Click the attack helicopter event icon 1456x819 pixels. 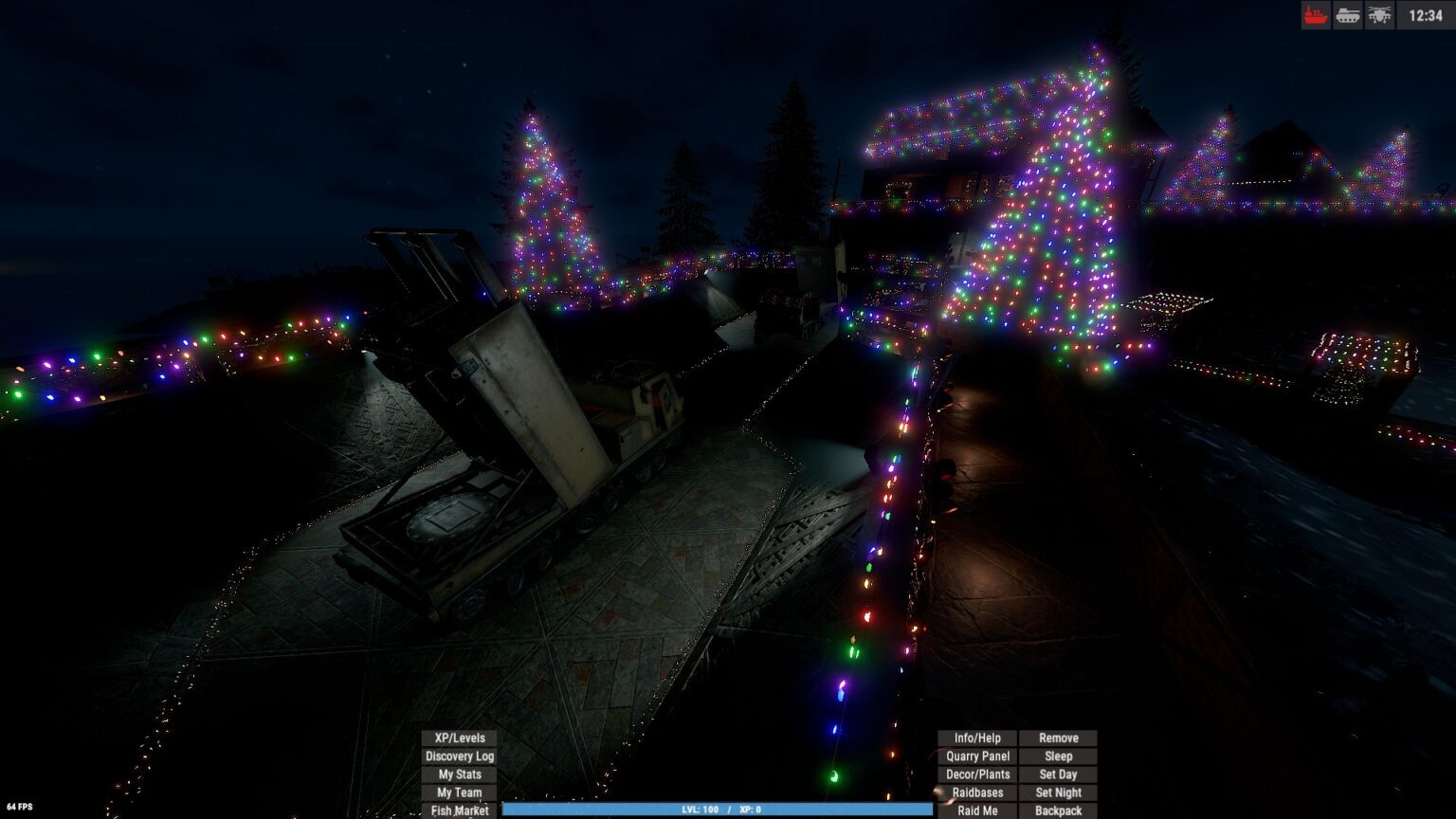click(x=1379, y=15)
